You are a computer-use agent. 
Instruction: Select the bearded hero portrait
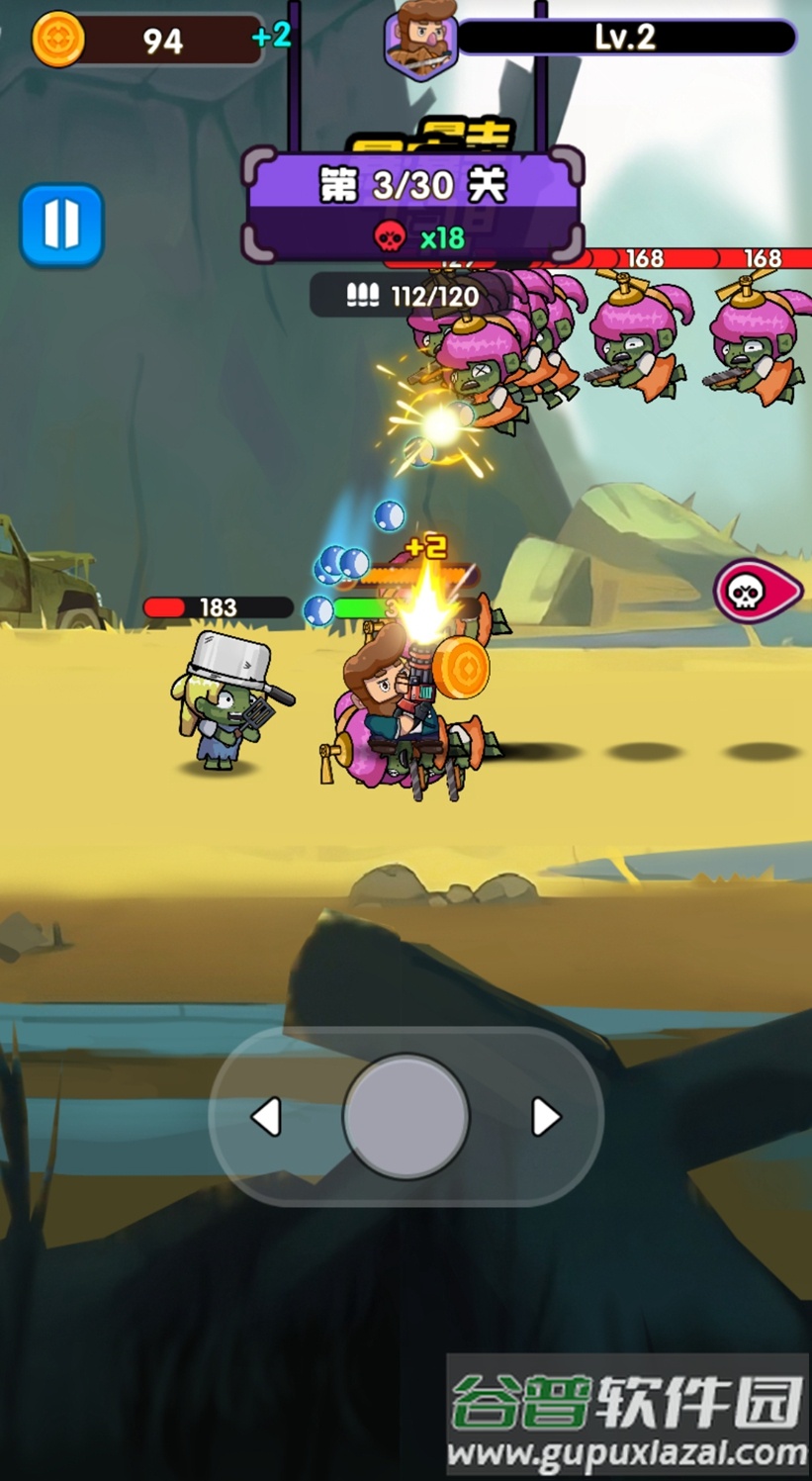pyautogui.click(x=421, y=42)
